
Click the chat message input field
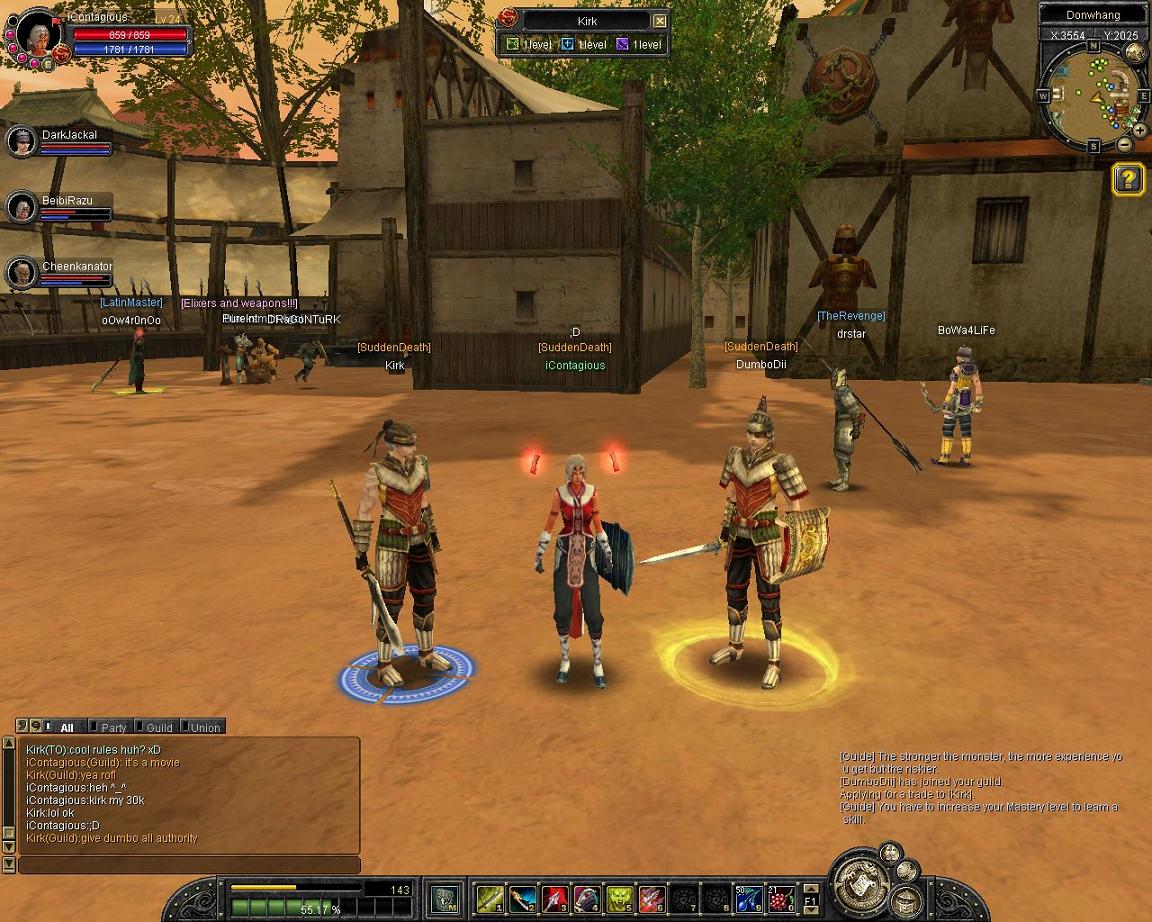click(190, 865)
